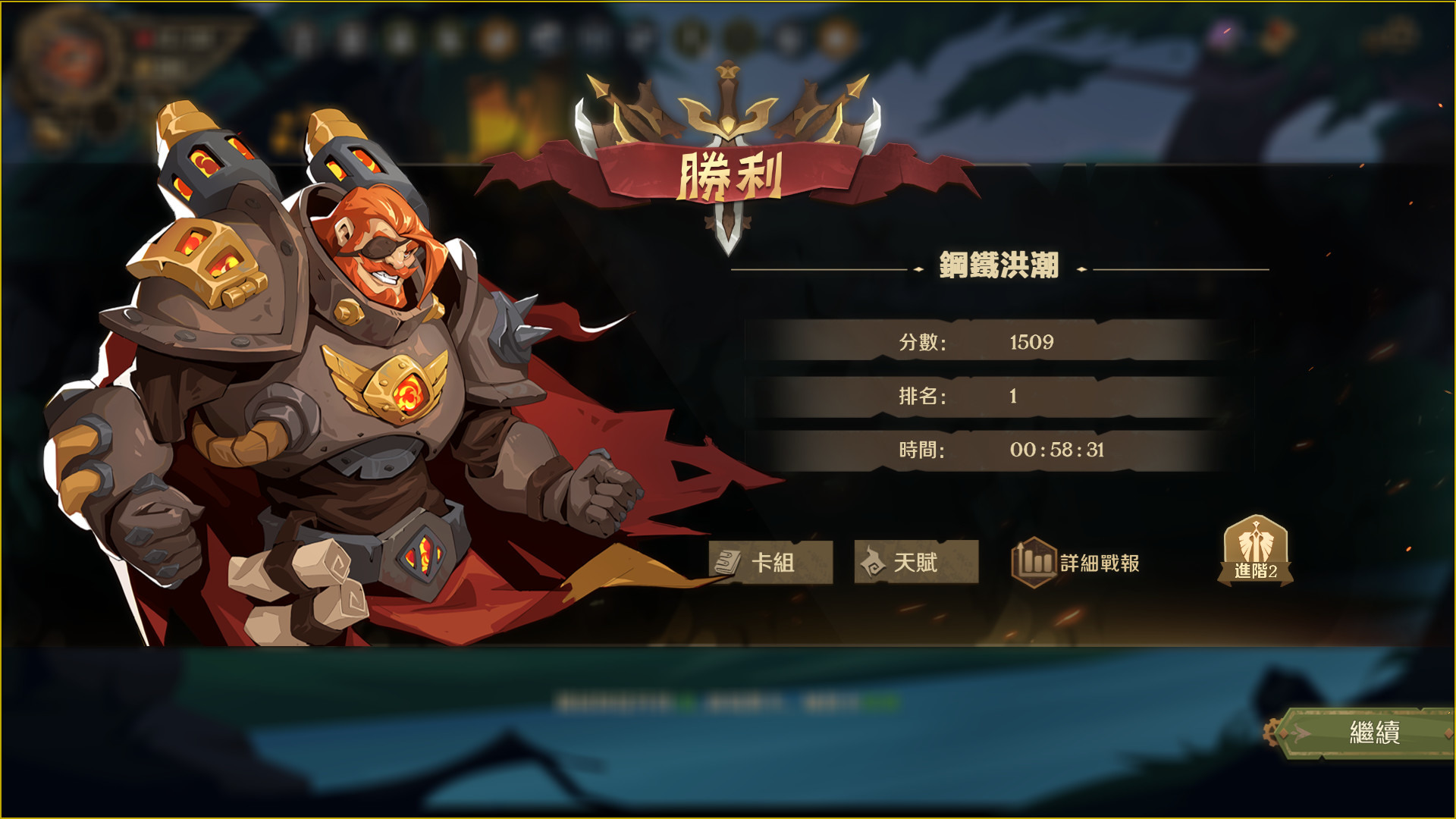Viewport: 1456px width, 819px height.
Task: Click the leaf icon on the 天賦 button
Action: pos(875,561)
